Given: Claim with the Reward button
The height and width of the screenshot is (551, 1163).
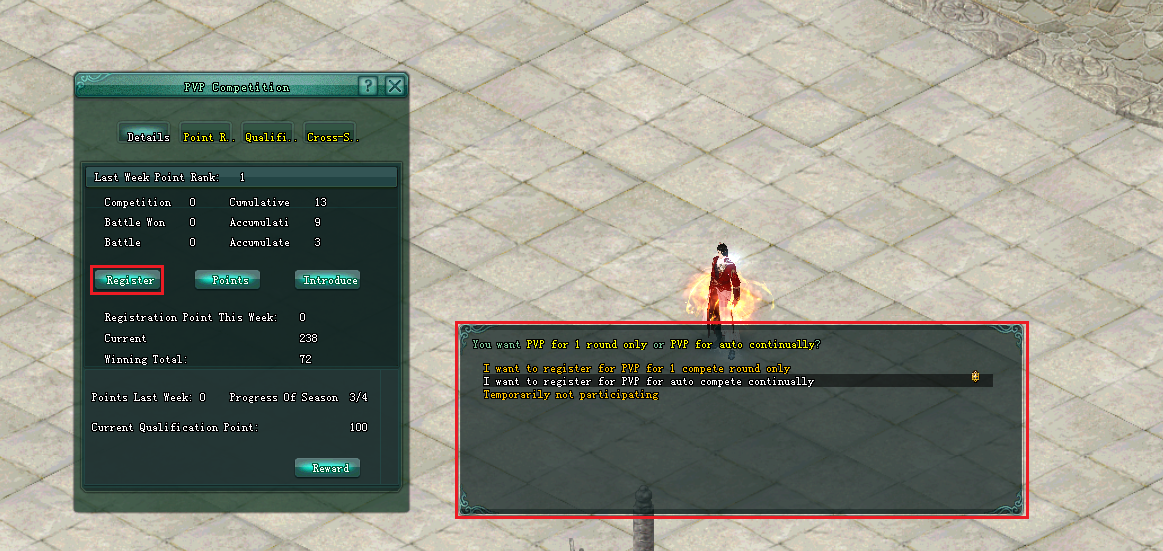Looking at the screenshot, I should pos(328,468).
